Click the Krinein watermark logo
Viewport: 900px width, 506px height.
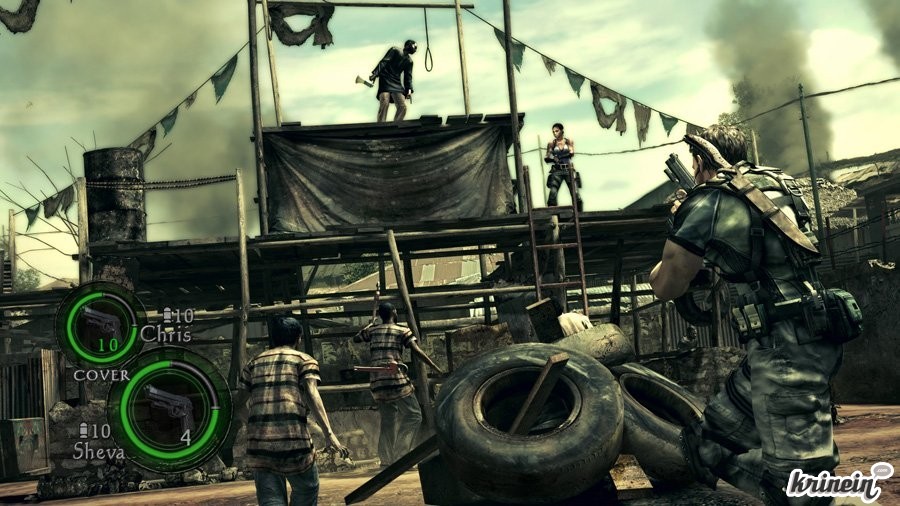point(836,483)
